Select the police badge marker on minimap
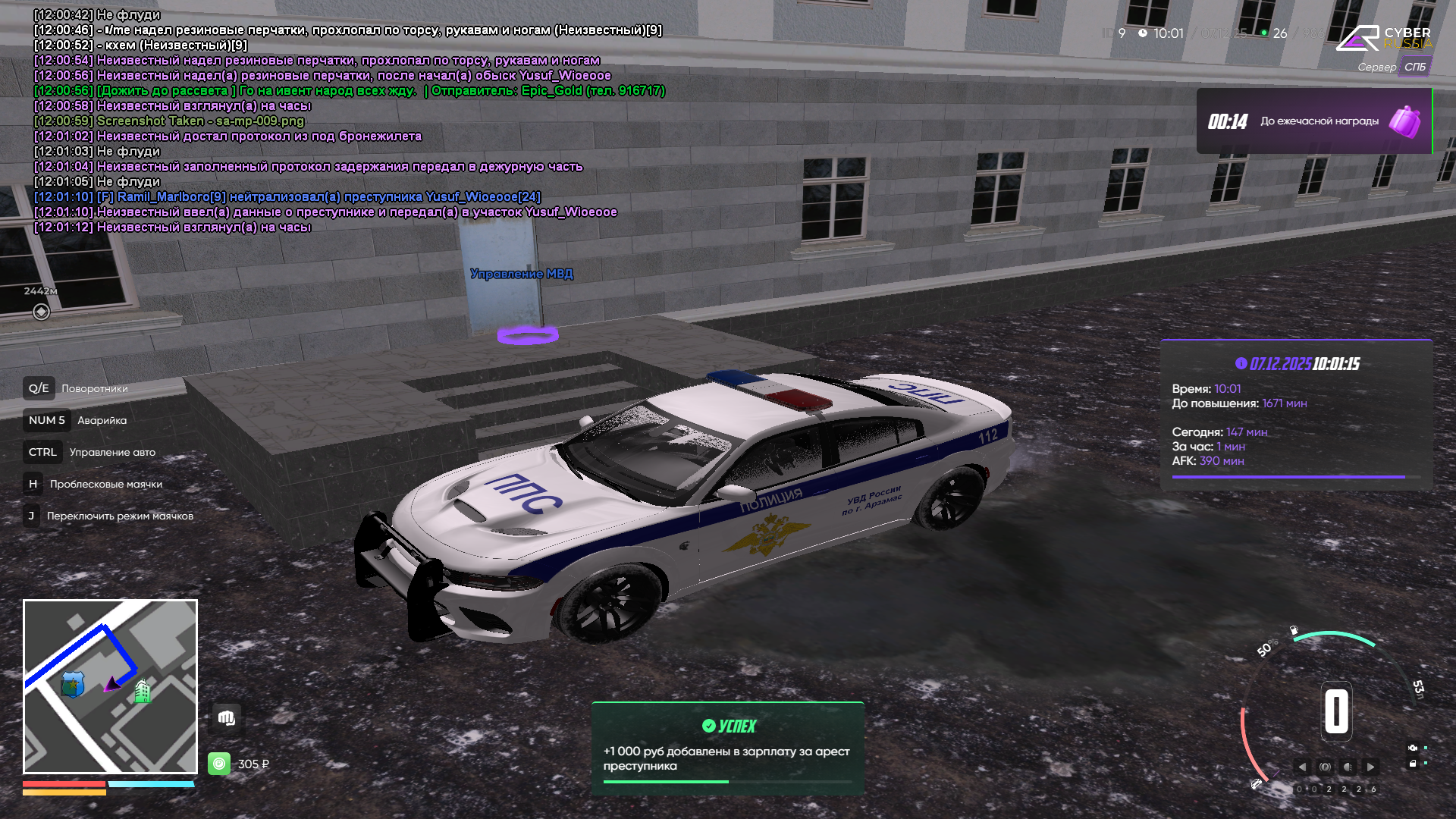The height and width of the screenshot is (819, 1456). (73, 684)
